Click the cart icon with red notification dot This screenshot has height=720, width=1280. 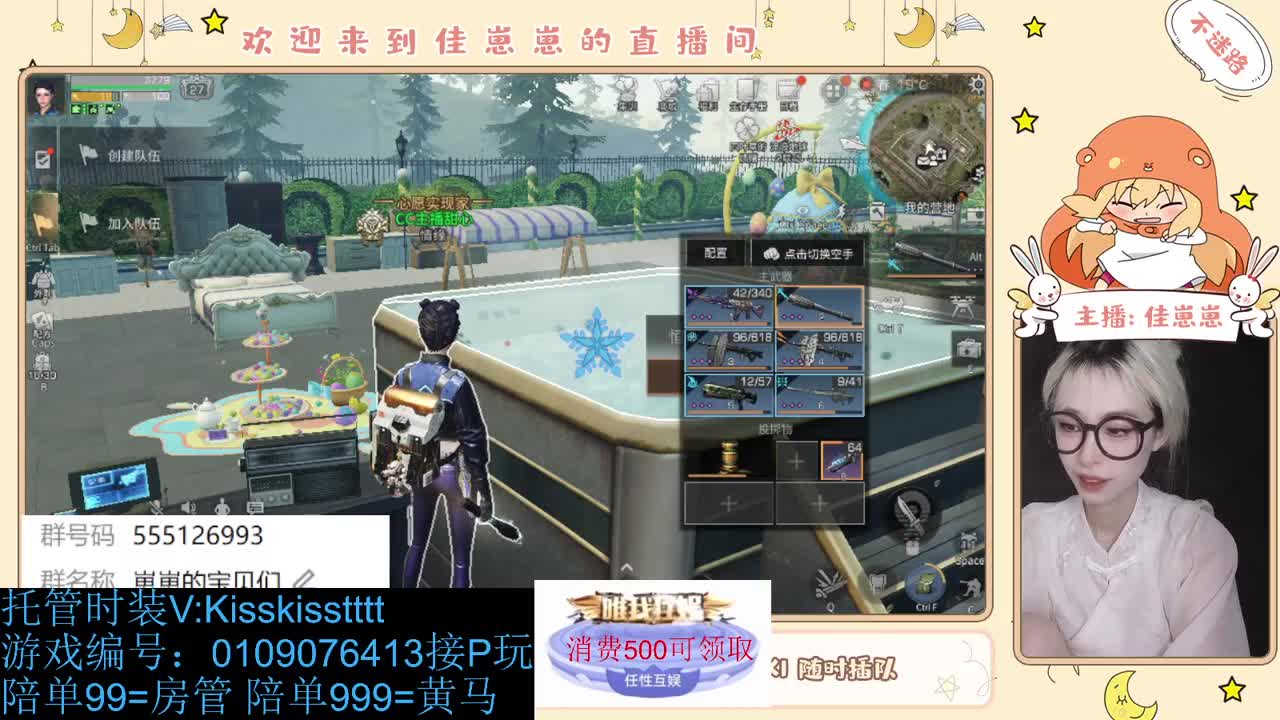click(788, 87)
